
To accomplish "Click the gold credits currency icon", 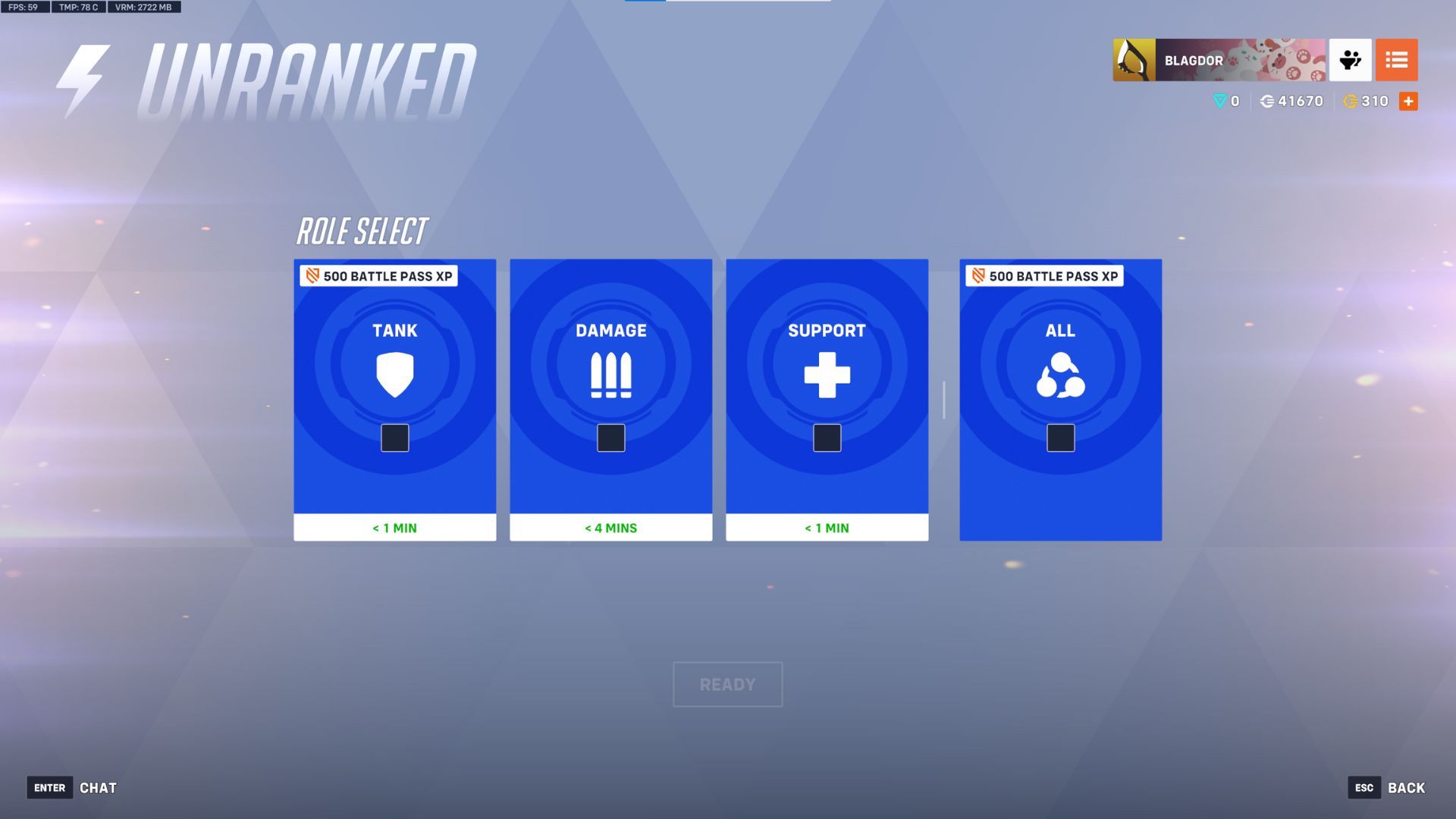I will pyautogui.click(x=1351, y=101).
